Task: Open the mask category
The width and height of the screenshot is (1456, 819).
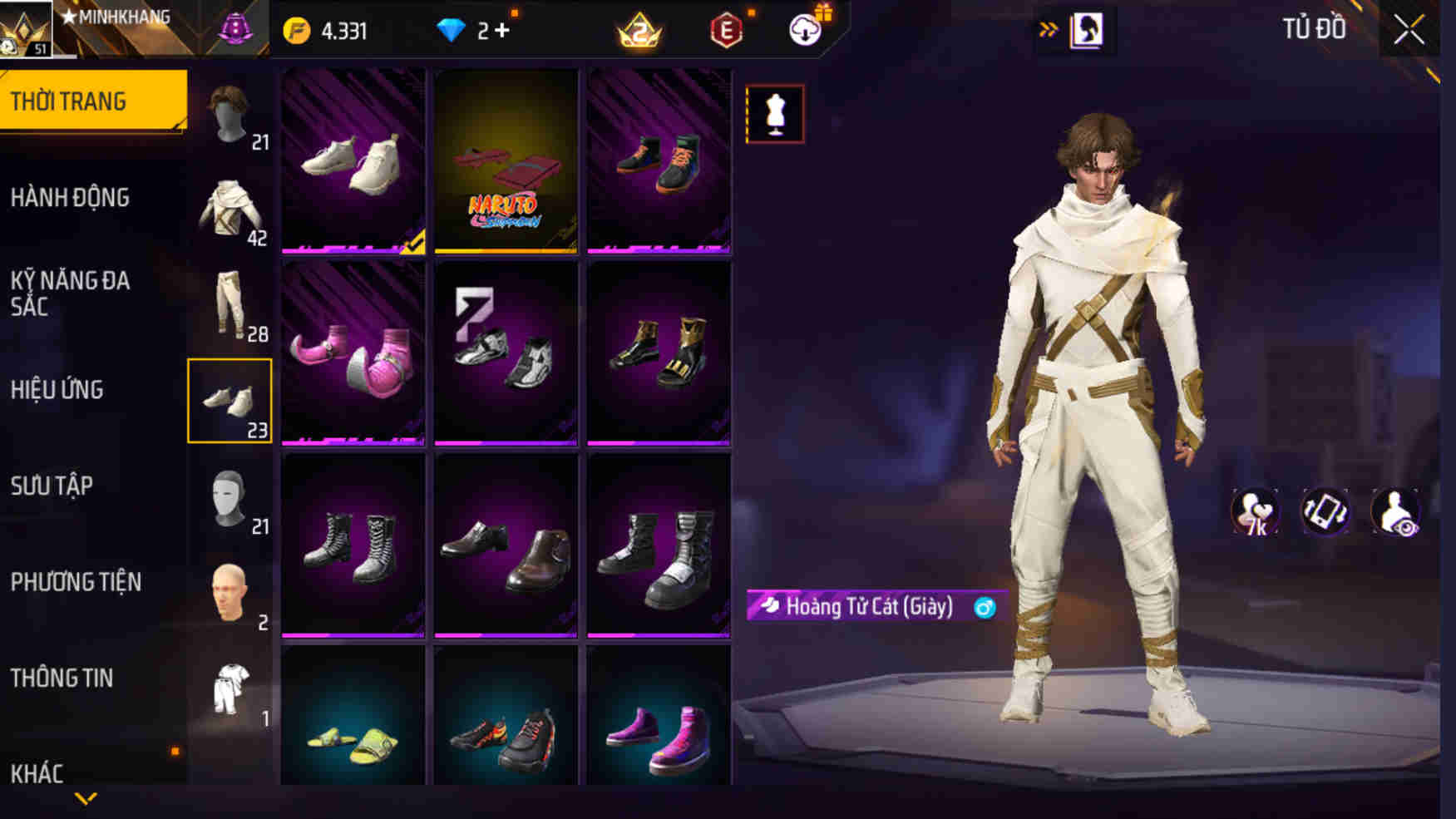Action: pyautogui.click(x=230, y=498)
